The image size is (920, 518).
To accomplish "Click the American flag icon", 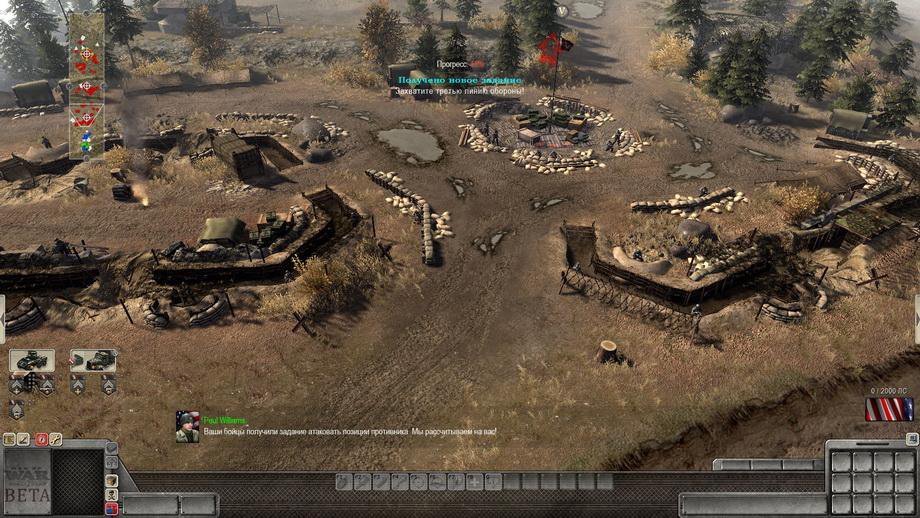I will click(x=889, y=409).
